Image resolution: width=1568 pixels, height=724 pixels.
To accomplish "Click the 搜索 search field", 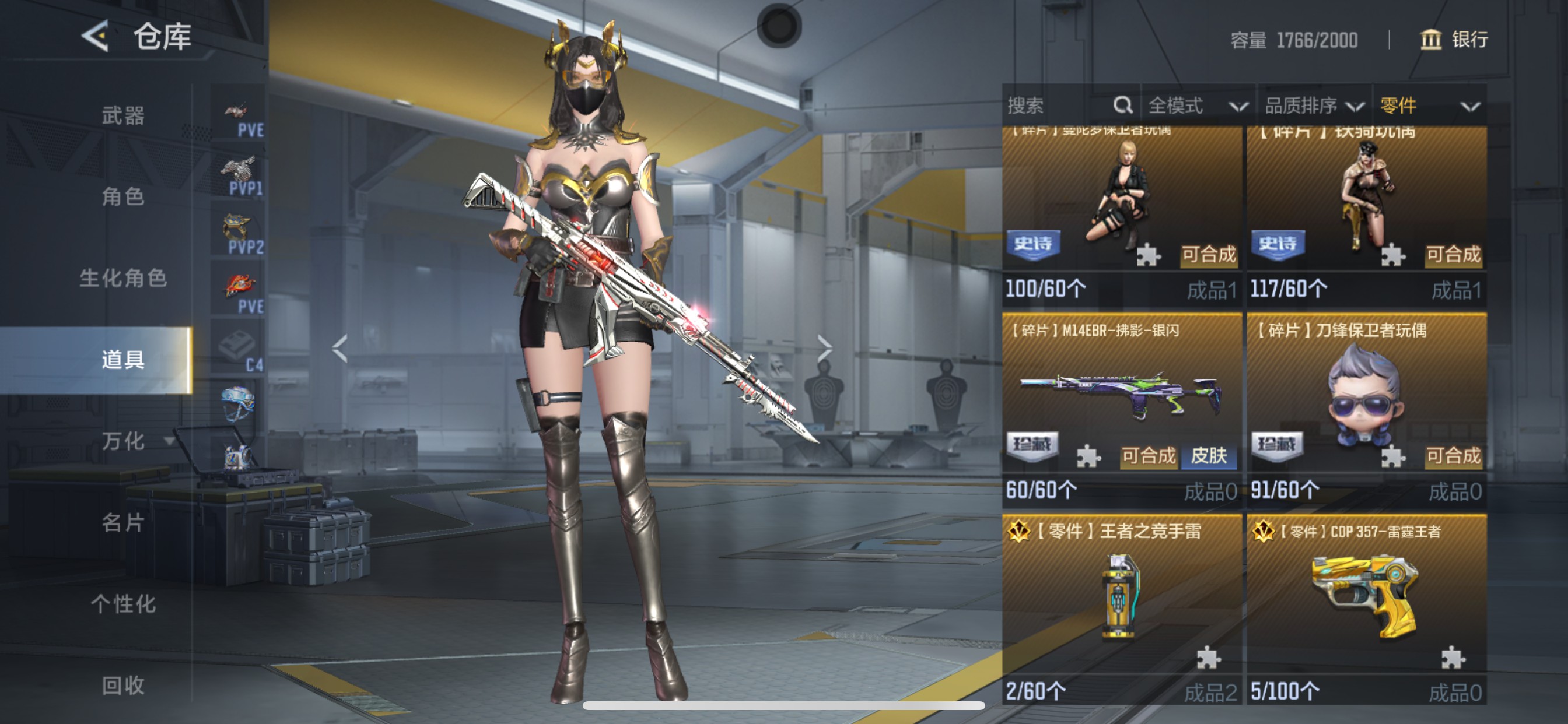I will click(1059, 106).
